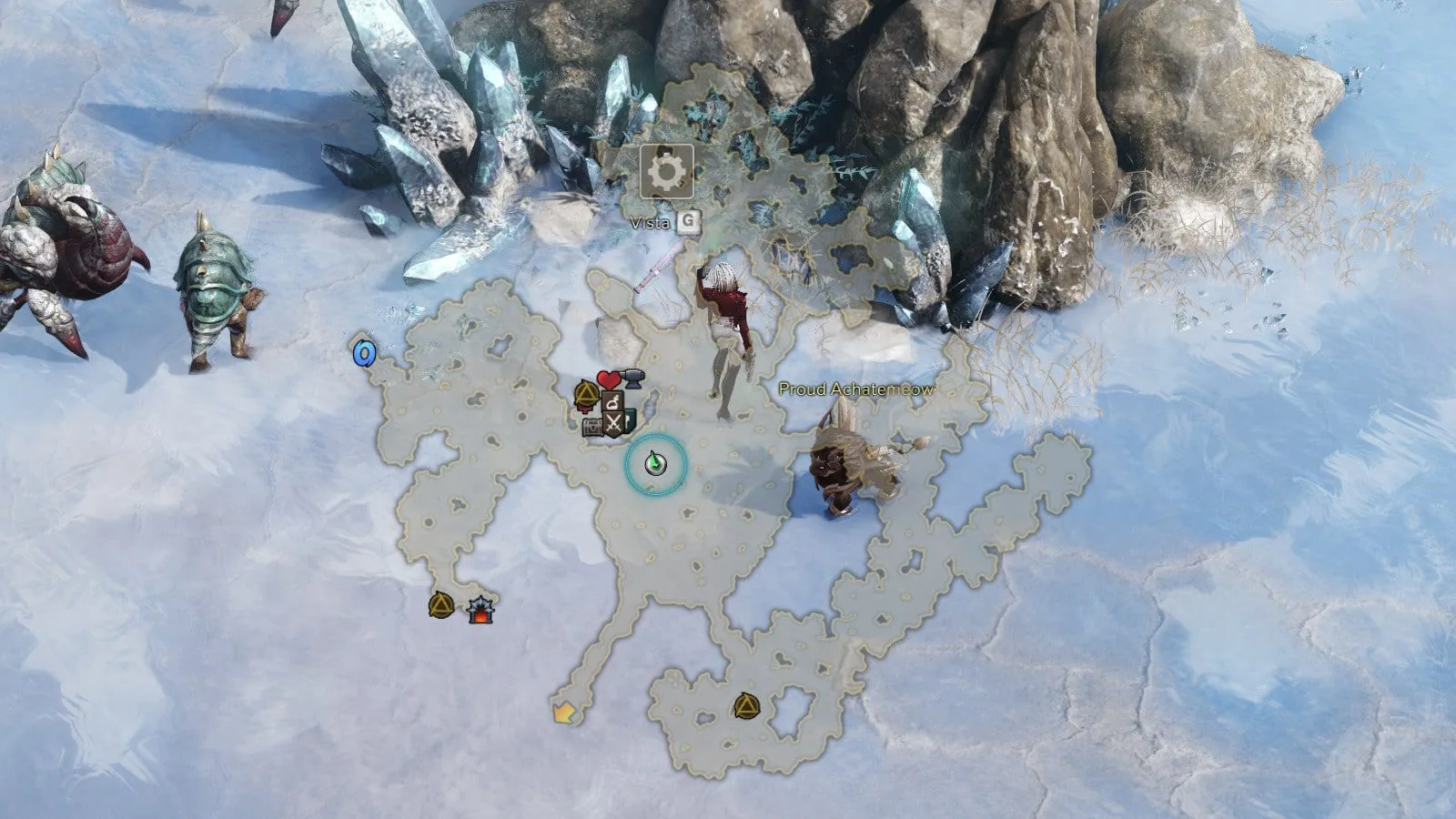Click the Triport marker beside the fiery gate
Image resolution: width=1456 pixels, height=819 pixels.
[x=441, y=605]
